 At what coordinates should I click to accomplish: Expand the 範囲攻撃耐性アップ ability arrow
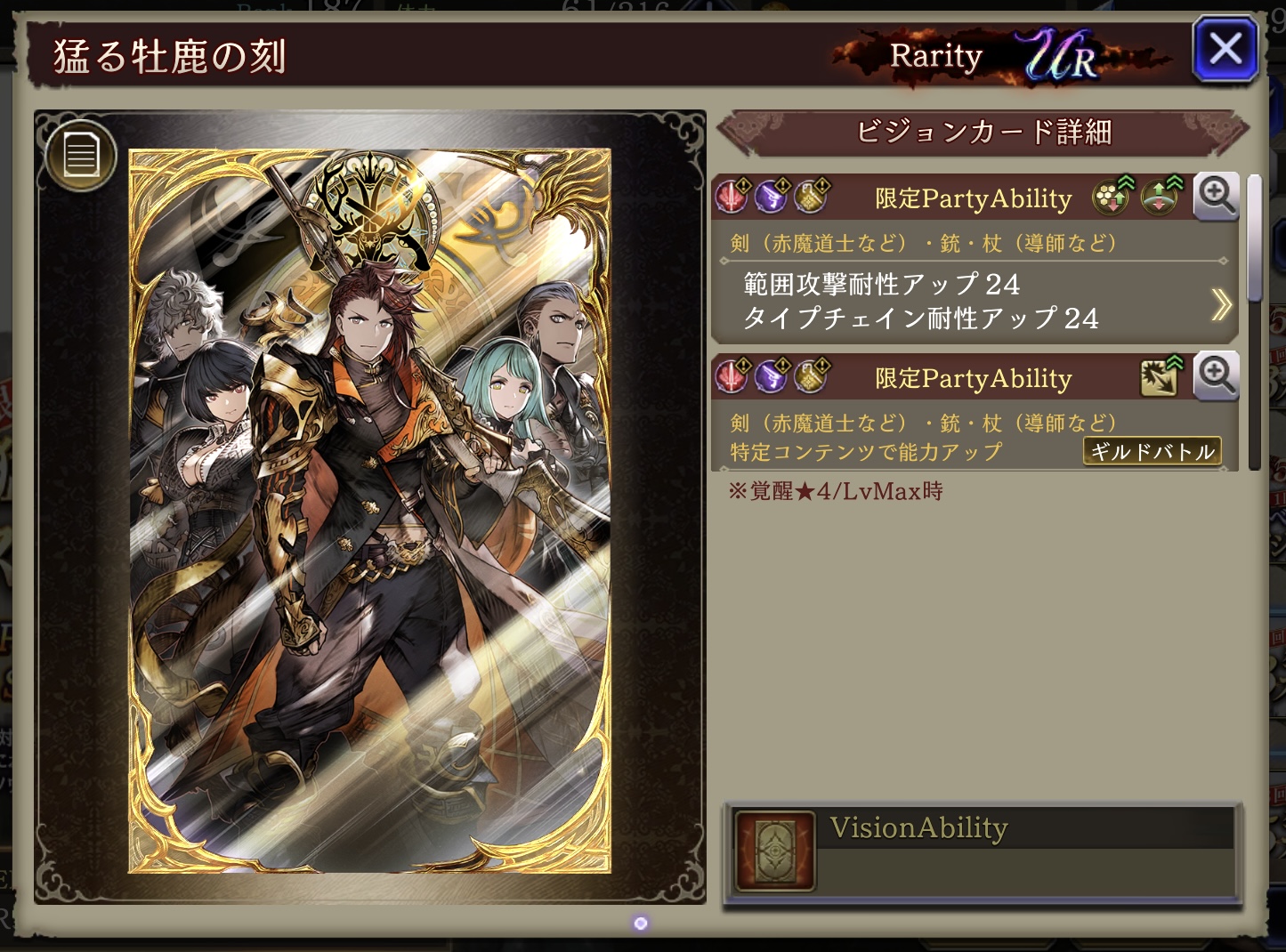coord(1221,304)
